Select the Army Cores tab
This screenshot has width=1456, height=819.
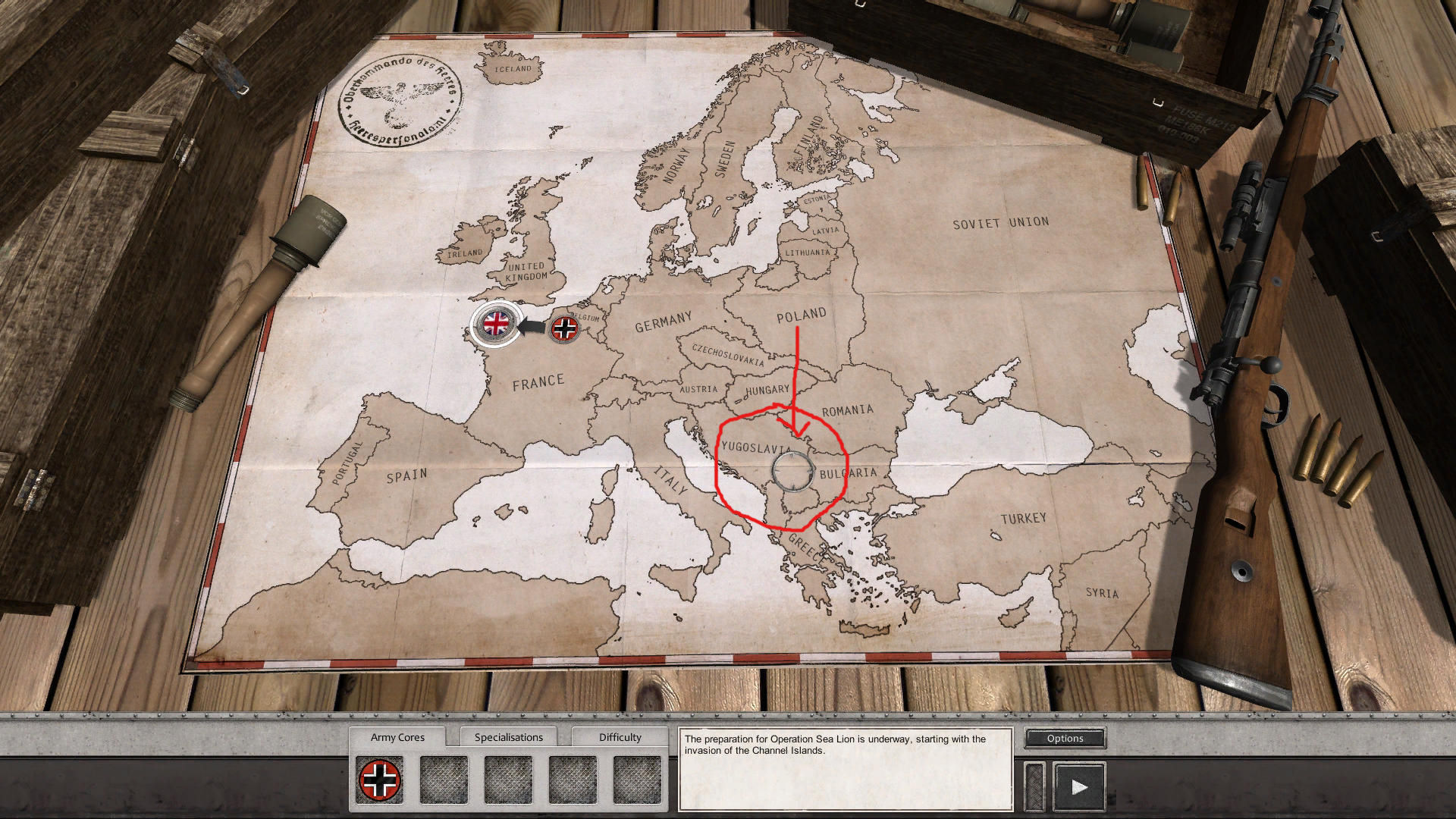[x=397, y=736]
